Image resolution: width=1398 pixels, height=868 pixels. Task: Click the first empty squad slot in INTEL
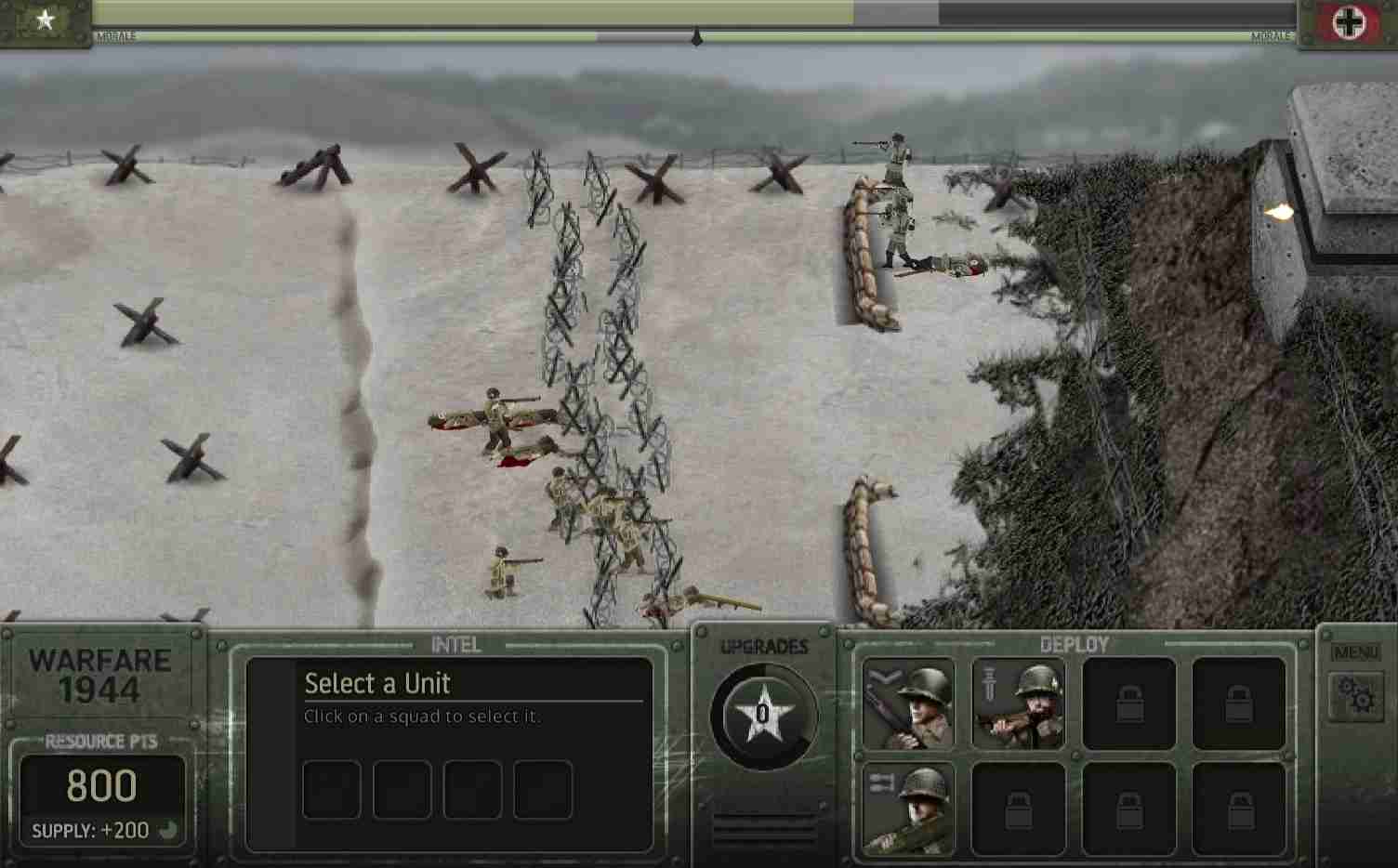point(331,789)
